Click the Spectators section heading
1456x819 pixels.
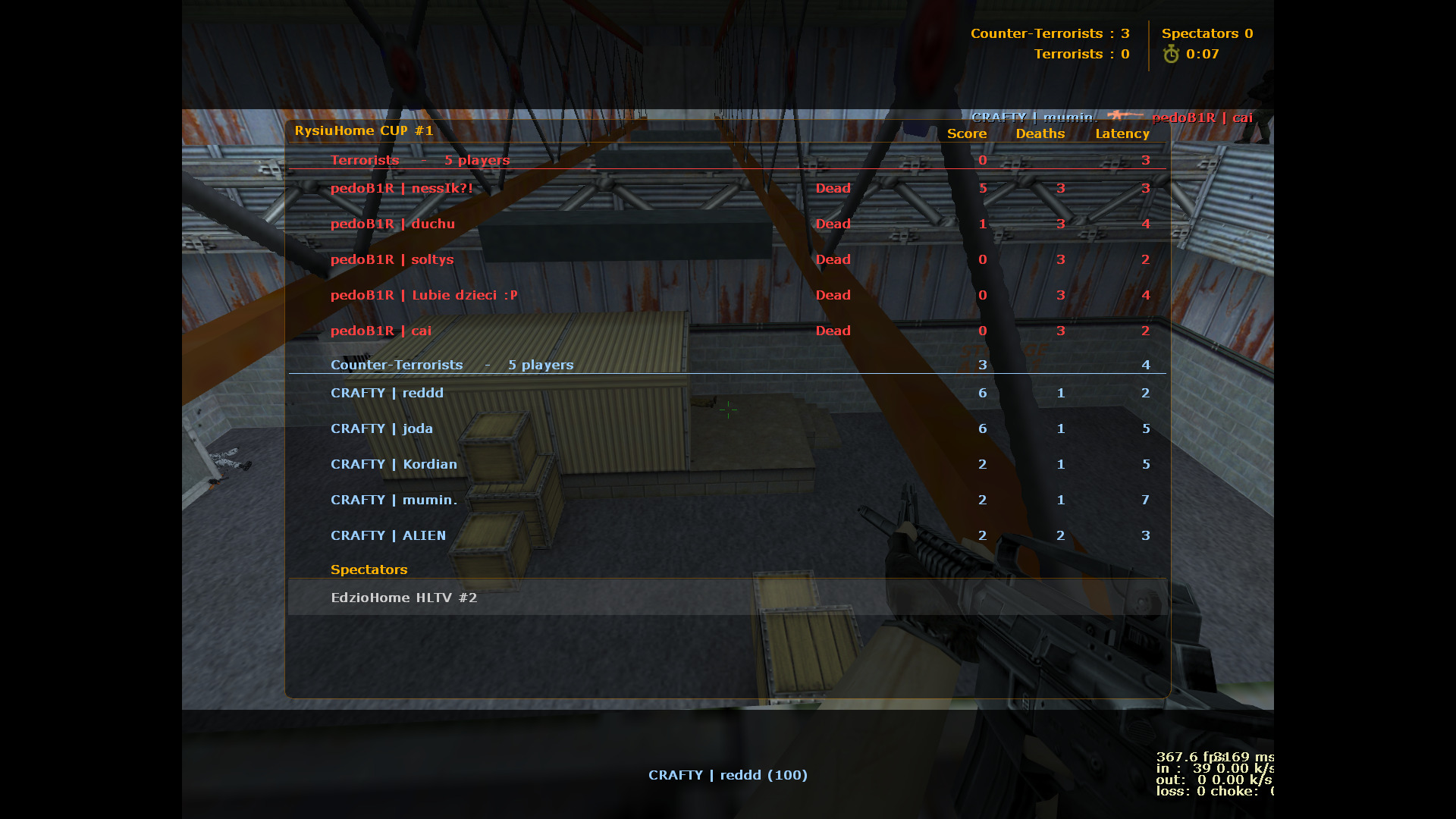click(x=369, y=570)
